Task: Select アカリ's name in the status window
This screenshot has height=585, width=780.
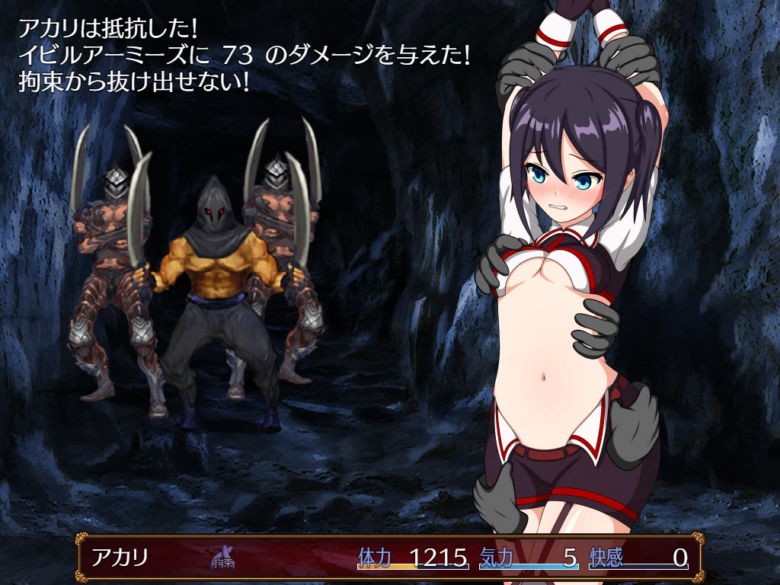Action: [120, 558]
